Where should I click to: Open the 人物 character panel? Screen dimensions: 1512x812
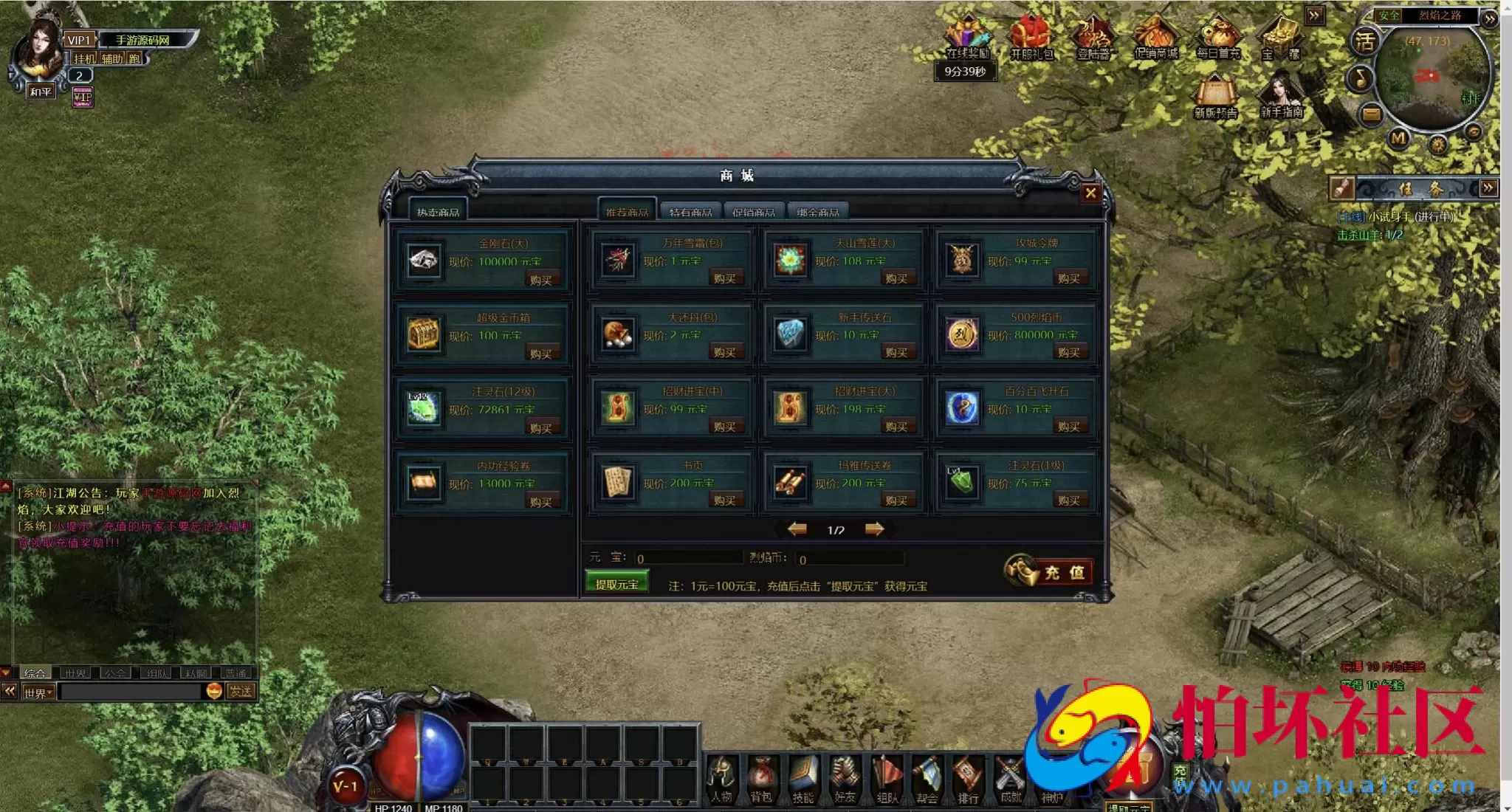[721, 779]
